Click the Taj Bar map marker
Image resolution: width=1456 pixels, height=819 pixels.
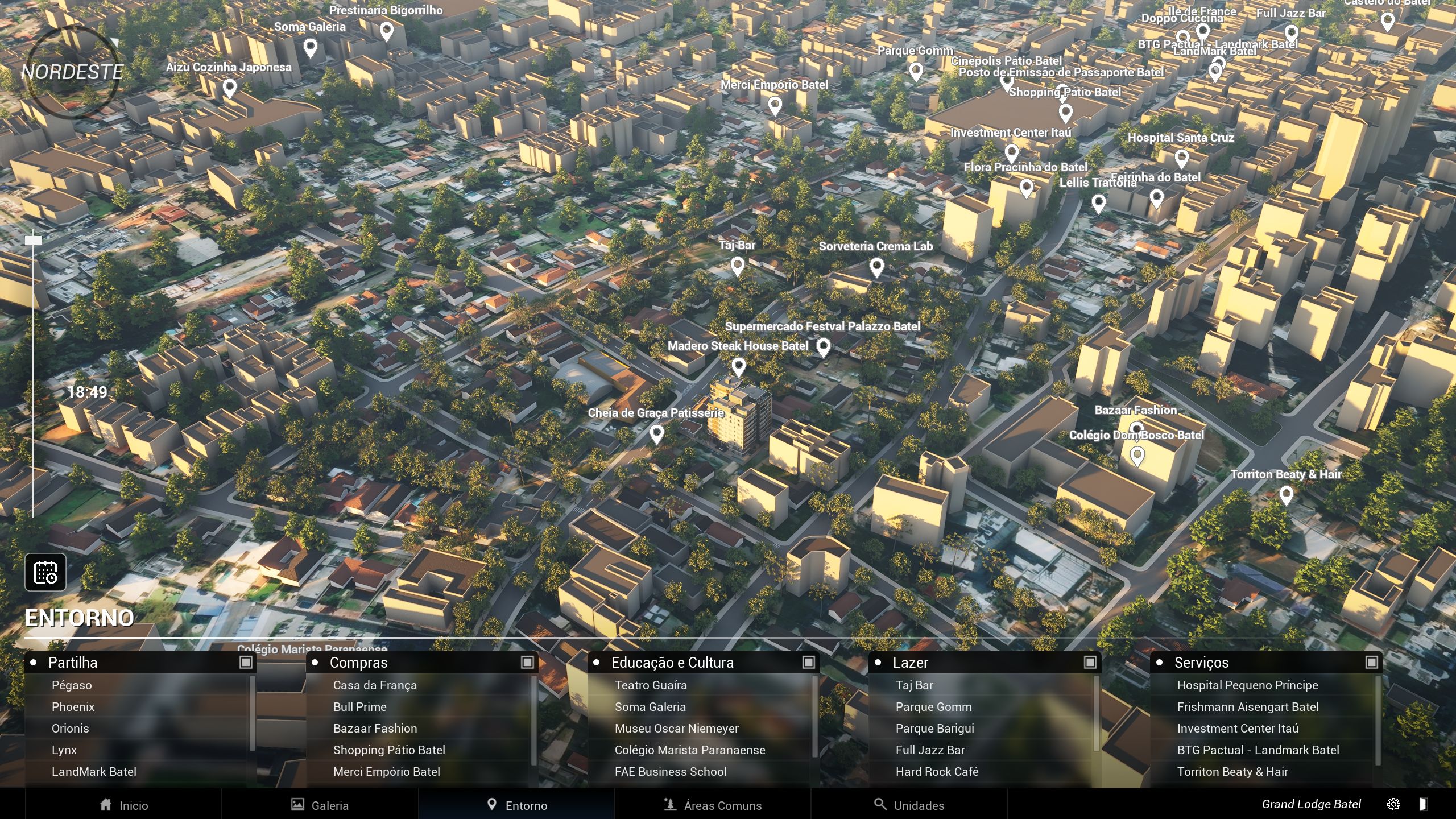737,266
